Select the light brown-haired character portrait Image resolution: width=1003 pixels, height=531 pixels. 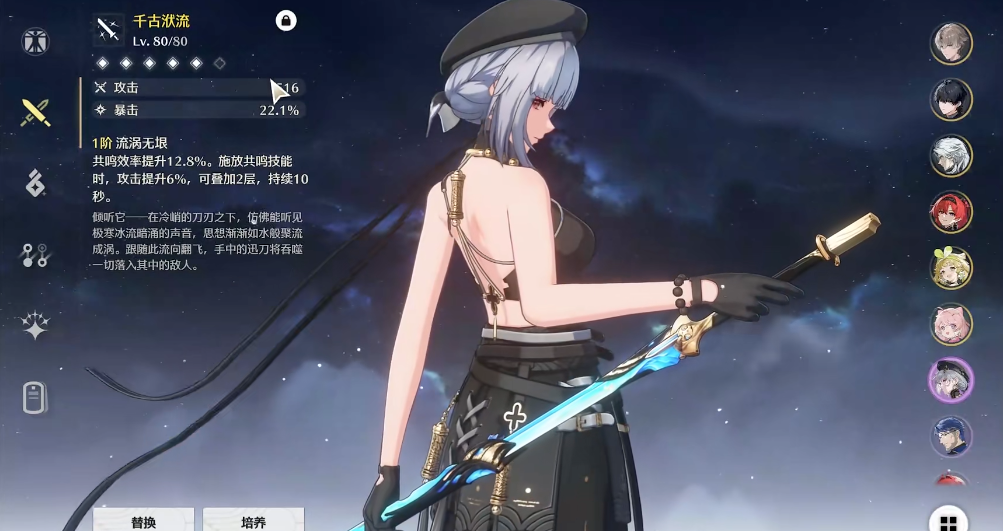click(x=951, y=43)
